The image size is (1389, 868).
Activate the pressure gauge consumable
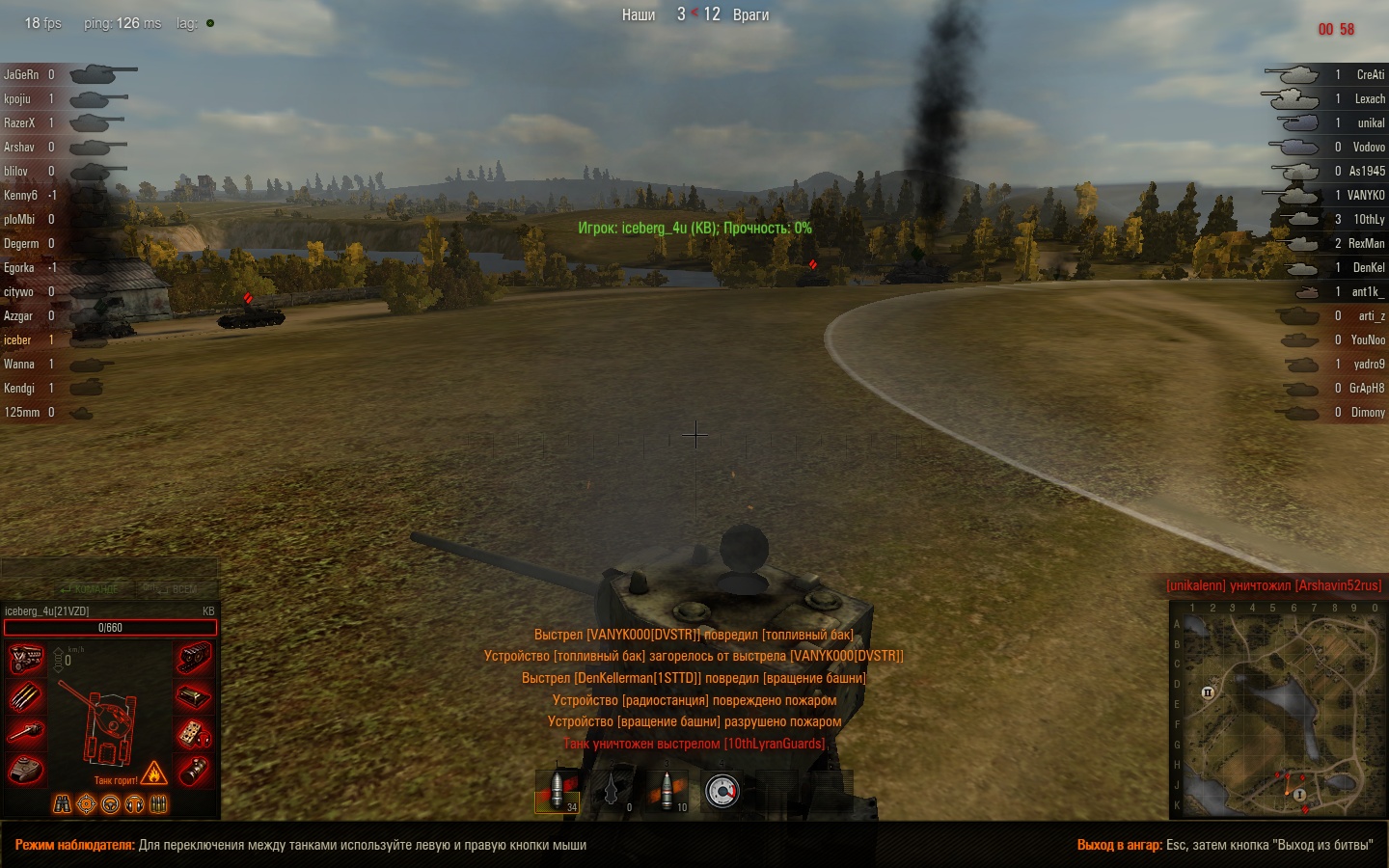722,790
